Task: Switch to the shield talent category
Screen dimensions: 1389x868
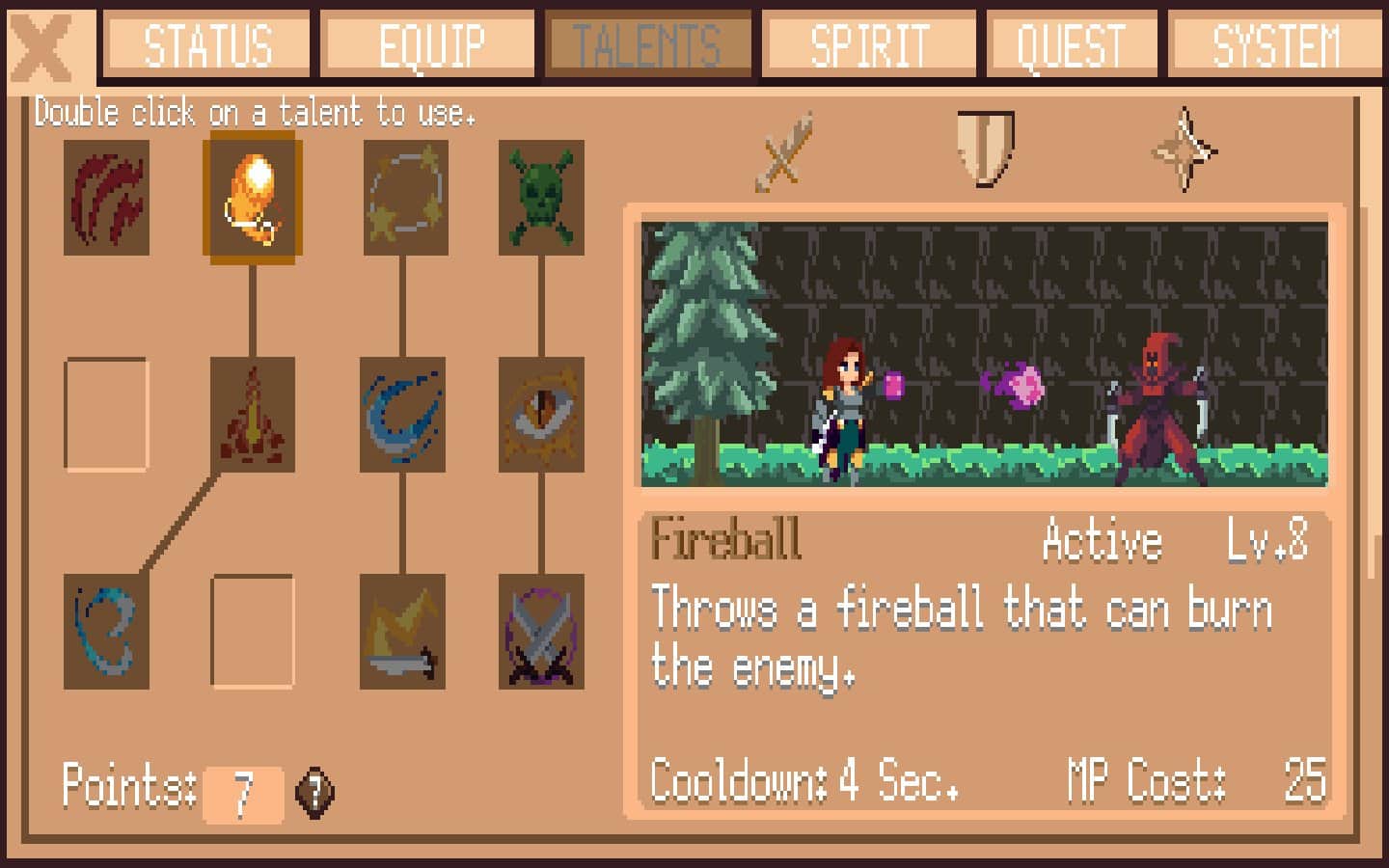Action: click(x=985, y=149)
